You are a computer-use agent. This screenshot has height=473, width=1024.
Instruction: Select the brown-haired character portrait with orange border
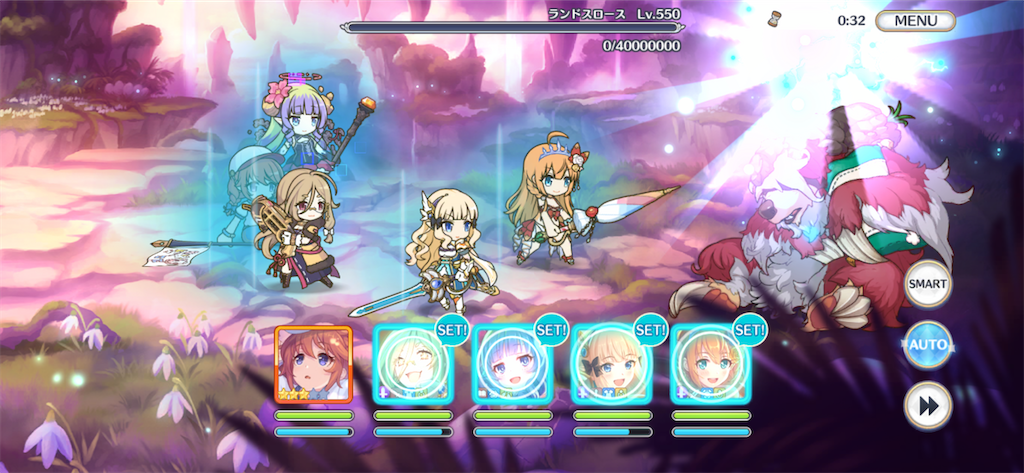(x=313, y=364)
